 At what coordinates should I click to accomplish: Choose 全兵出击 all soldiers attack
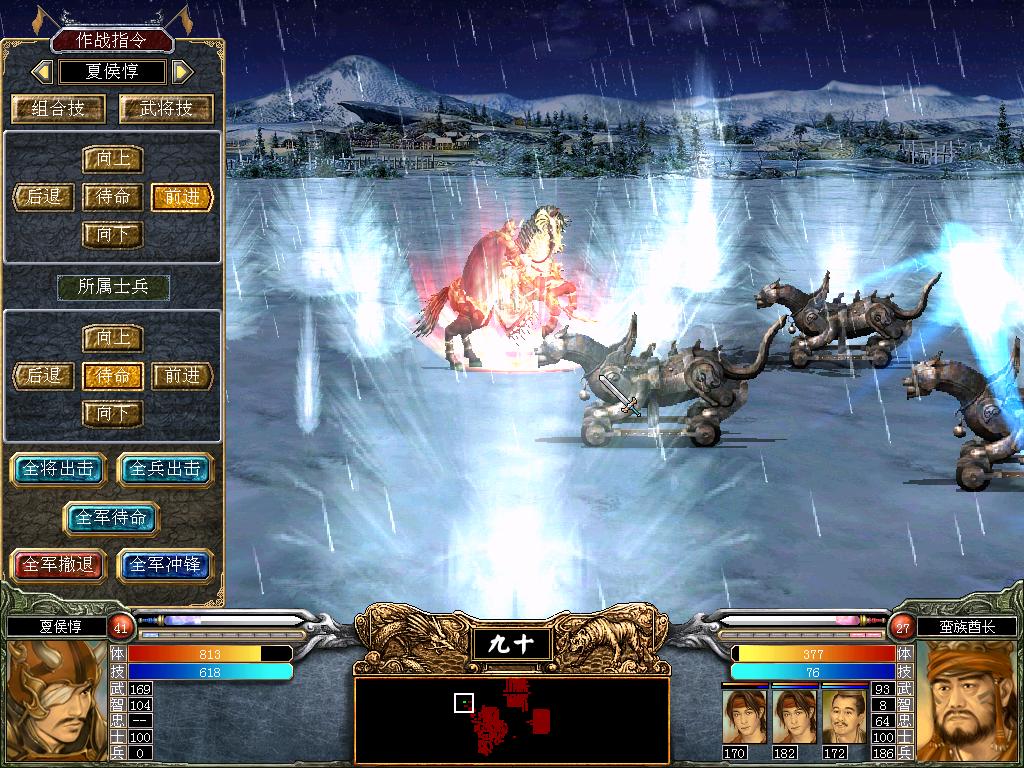[x=165, y=469]
